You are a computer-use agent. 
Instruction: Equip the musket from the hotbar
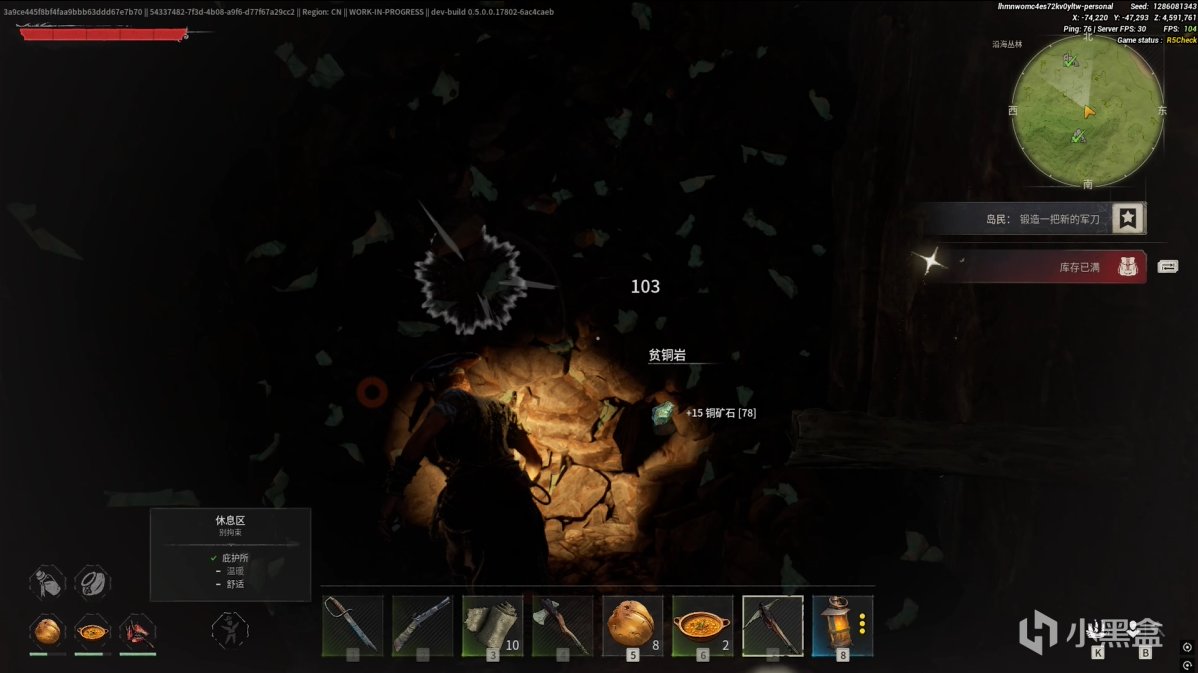(422, 625)
